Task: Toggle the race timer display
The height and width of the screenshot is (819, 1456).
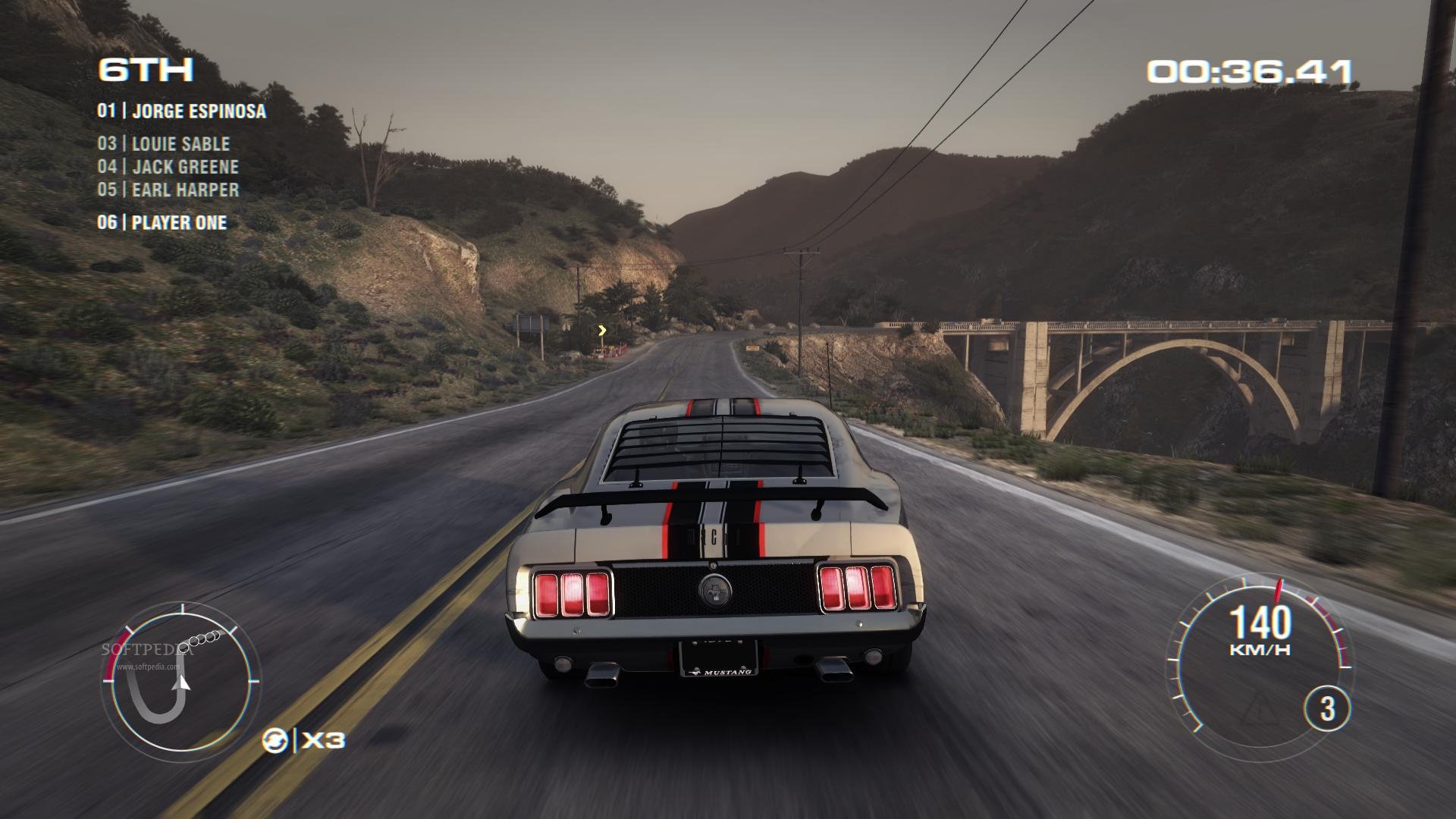Action: click(x=1251, y=68)
